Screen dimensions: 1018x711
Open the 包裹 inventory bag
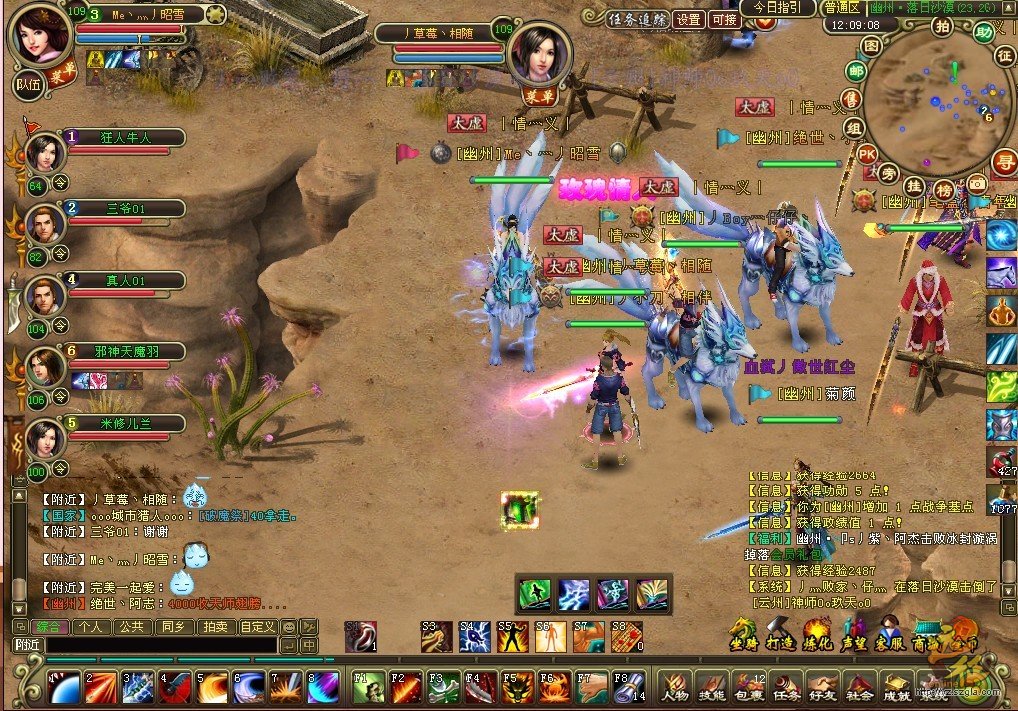[x=748, y=688]
